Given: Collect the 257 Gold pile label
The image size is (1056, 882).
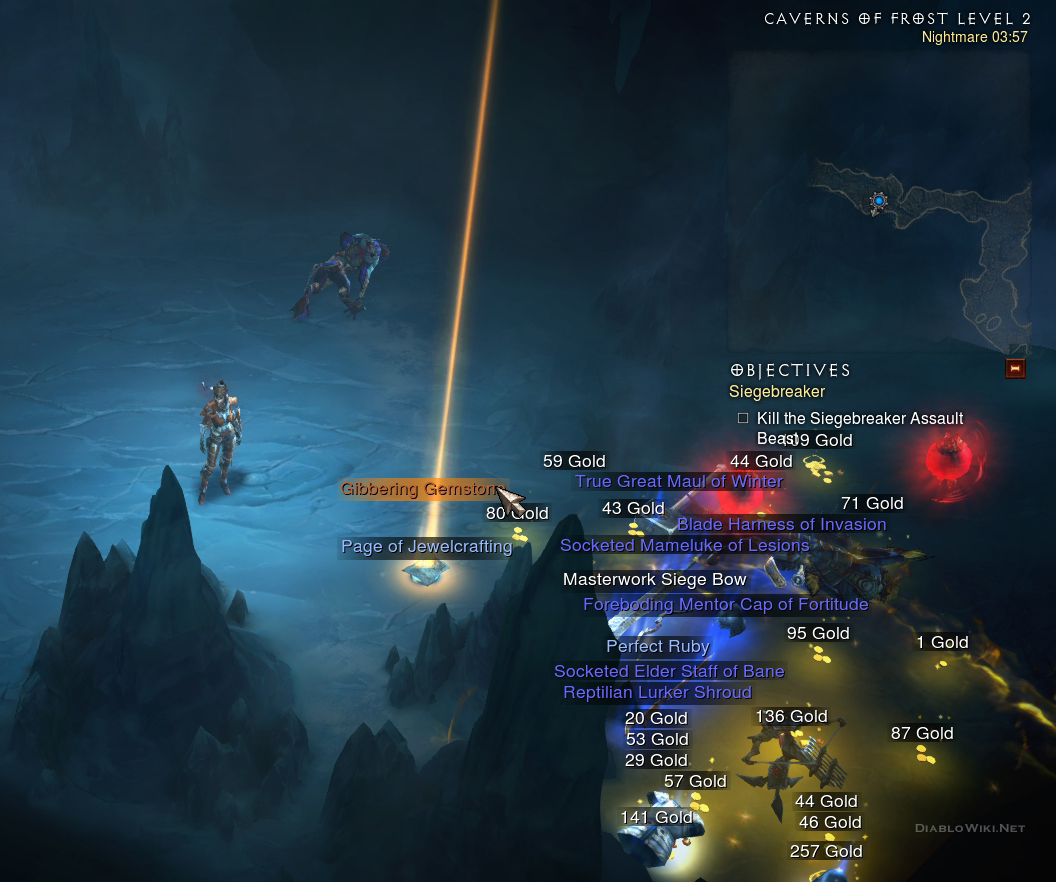Looking at the screenshot, I should [x=826, y=852].
